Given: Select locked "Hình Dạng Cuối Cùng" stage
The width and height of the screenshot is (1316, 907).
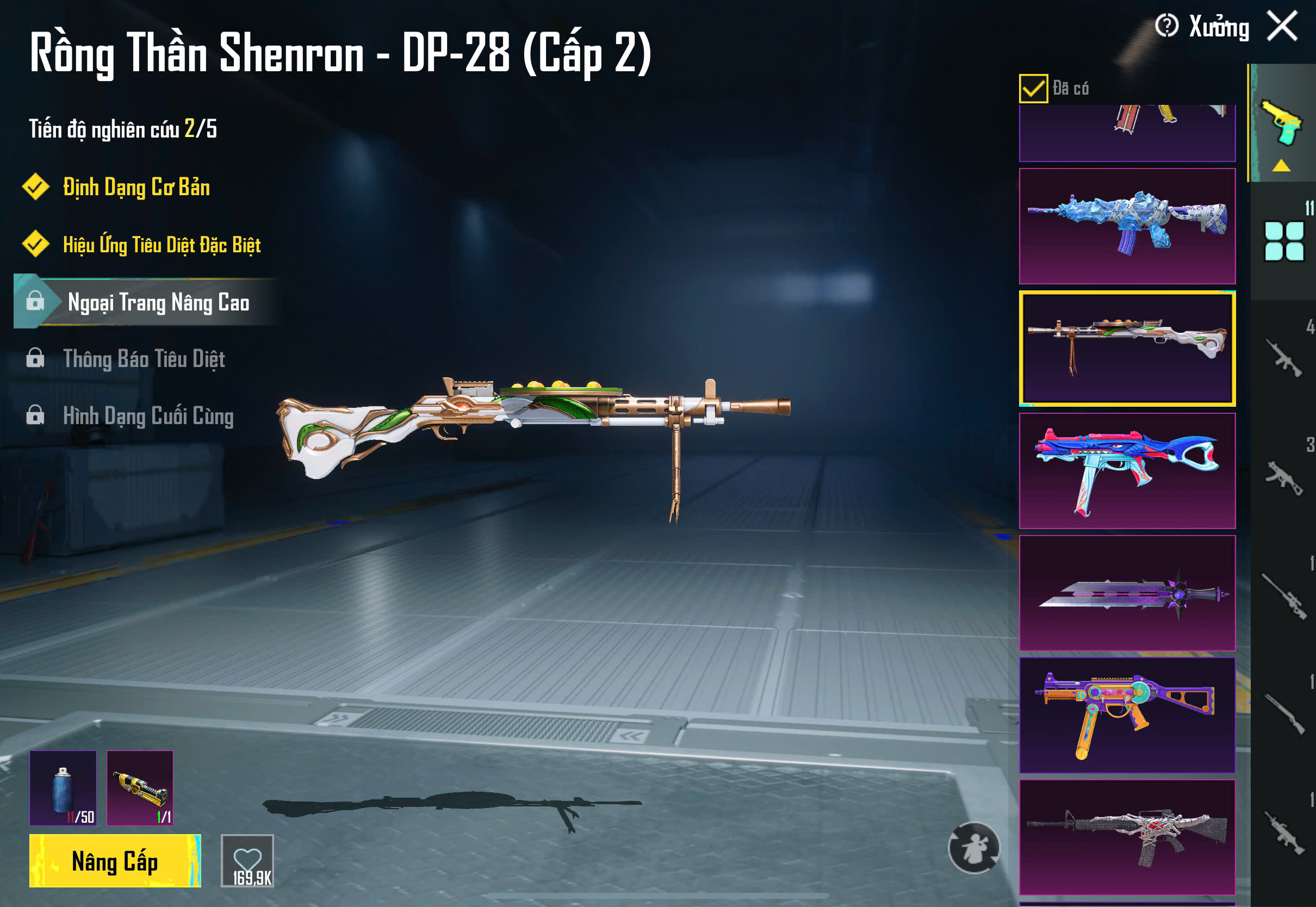Looking at the screenshot, I should [148, 416].
